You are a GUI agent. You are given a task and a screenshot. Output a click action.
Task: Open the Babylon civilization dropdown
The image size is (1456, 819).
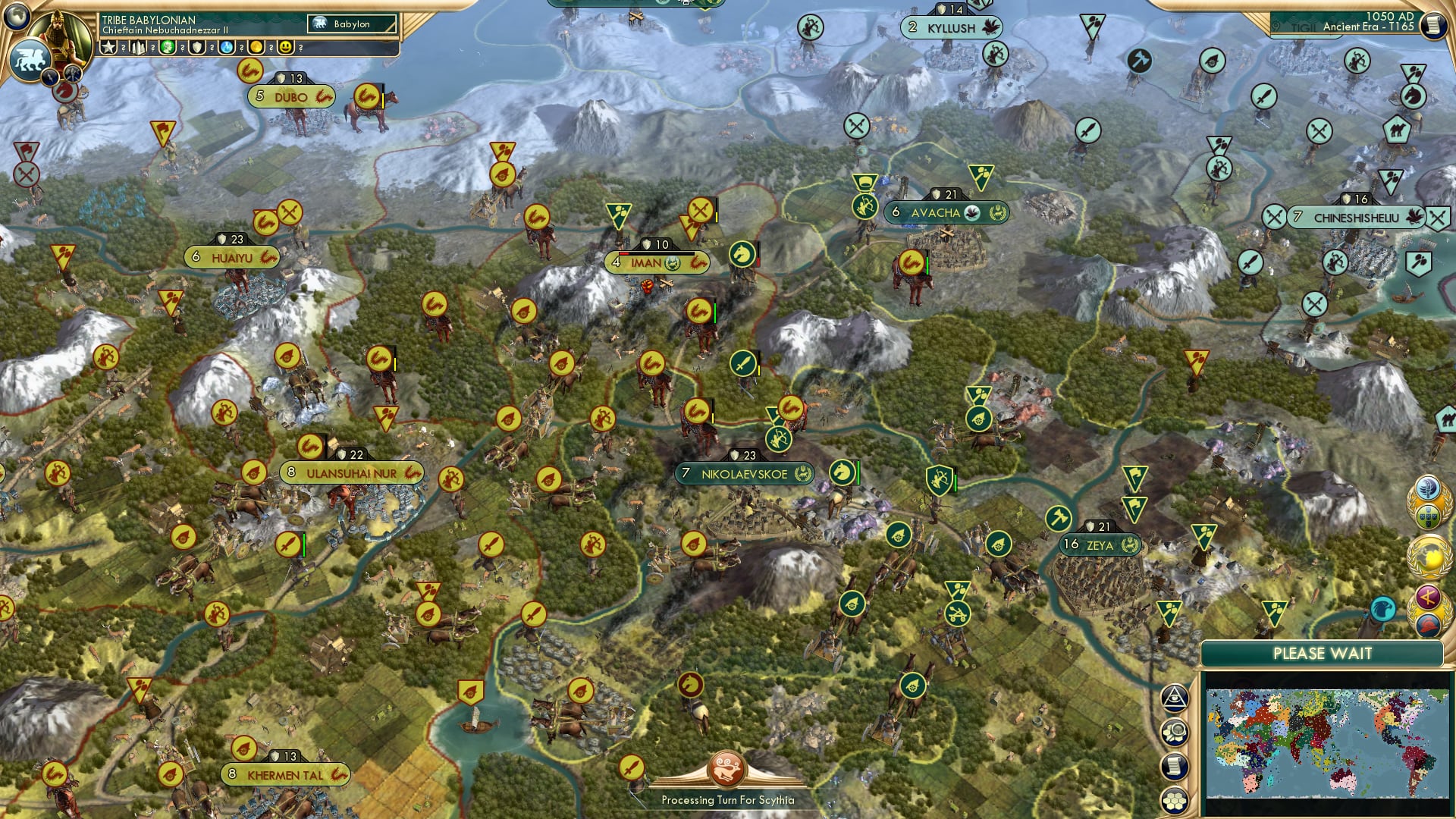pos(350,24)
